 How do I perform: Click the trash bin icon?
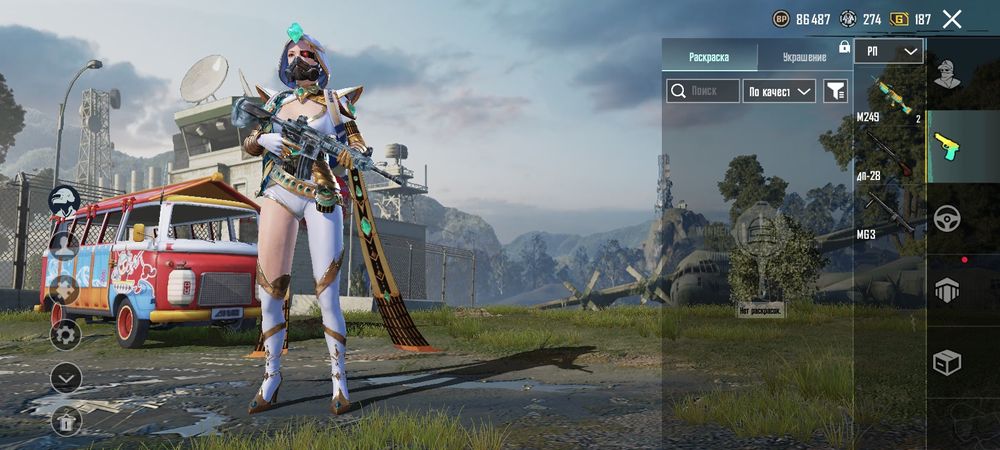click(x=65, y=421)
